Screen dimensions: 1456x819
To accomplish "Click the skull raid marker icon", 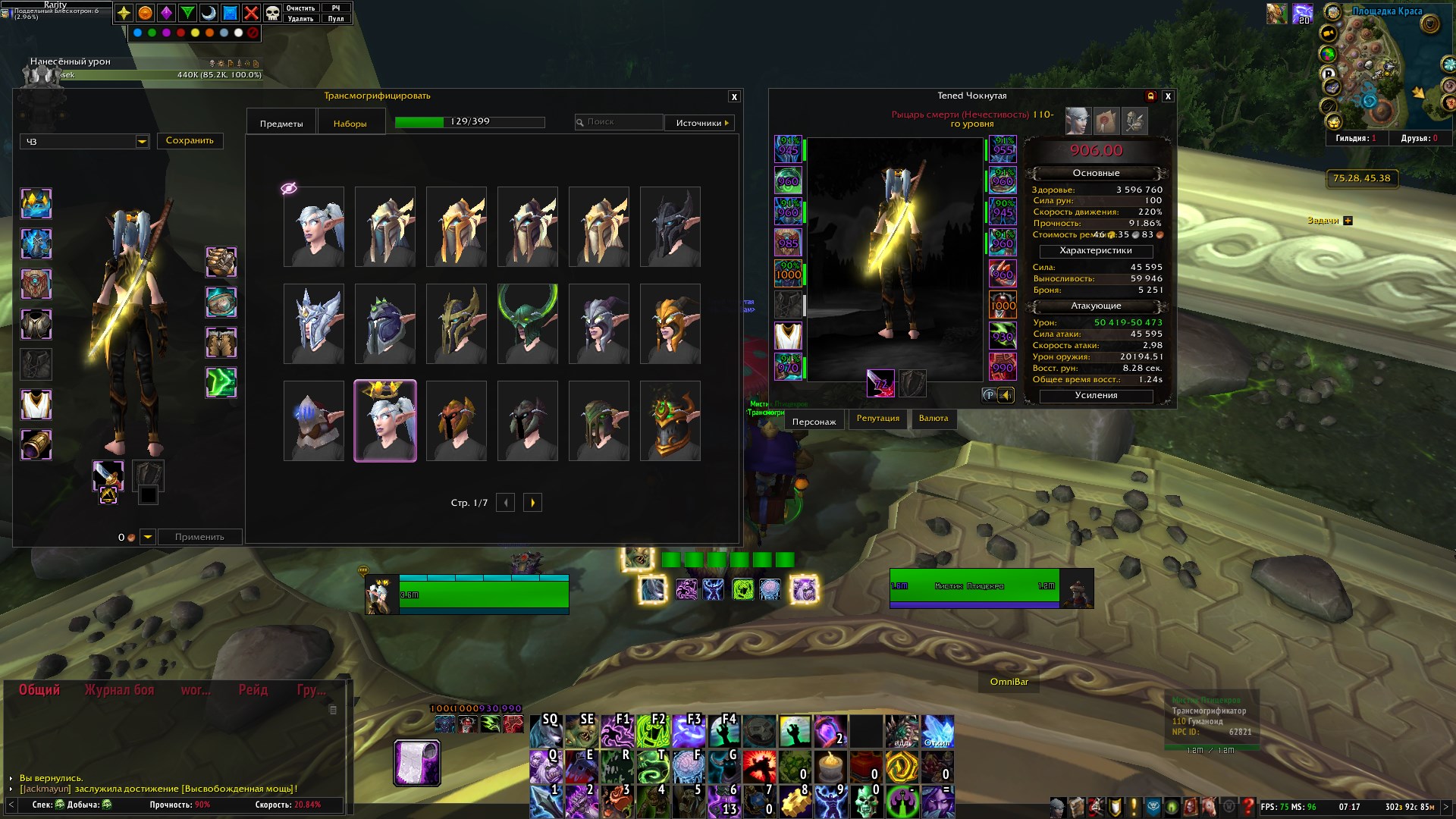I will (272, 13).
